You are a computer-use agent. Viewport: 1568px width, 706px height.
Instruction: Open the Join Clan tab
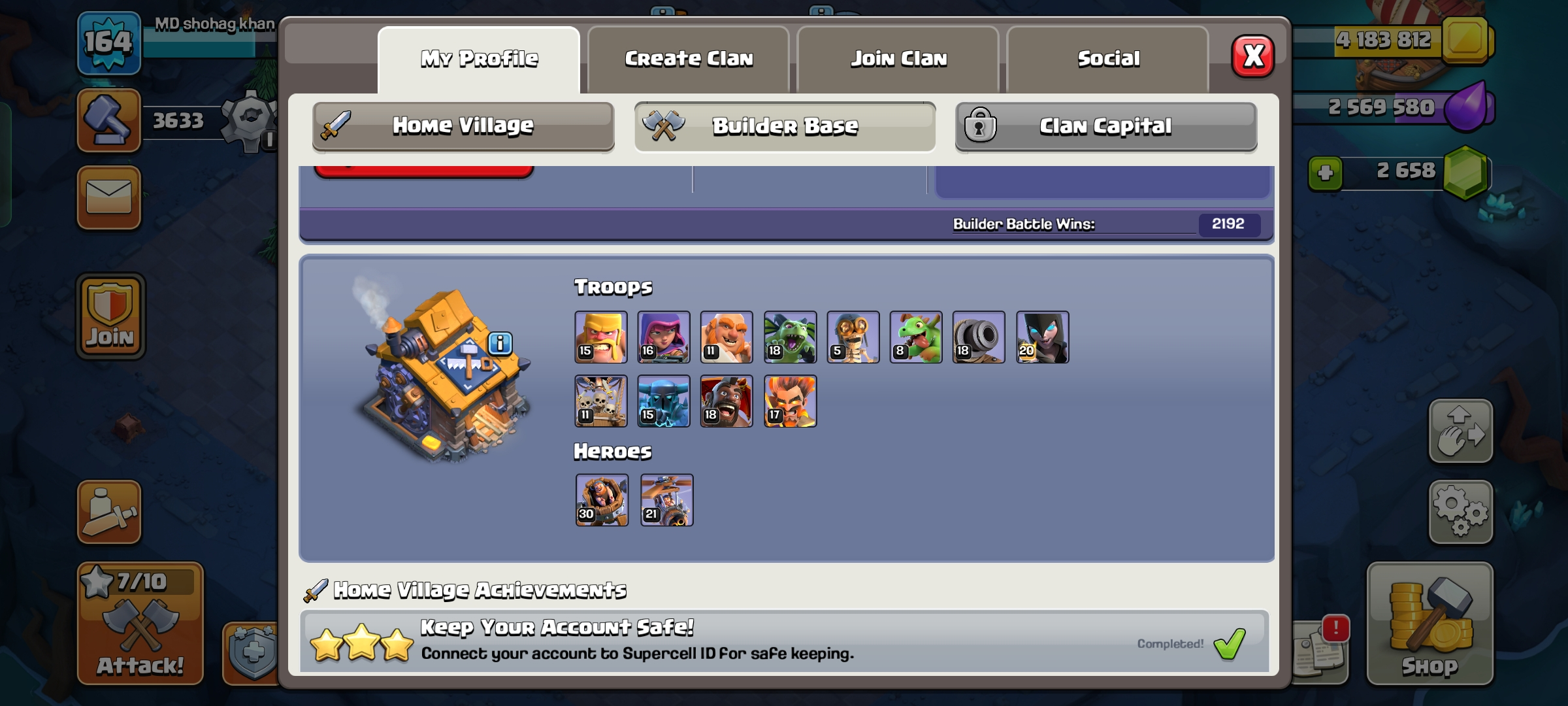click(x=898, y=58)
